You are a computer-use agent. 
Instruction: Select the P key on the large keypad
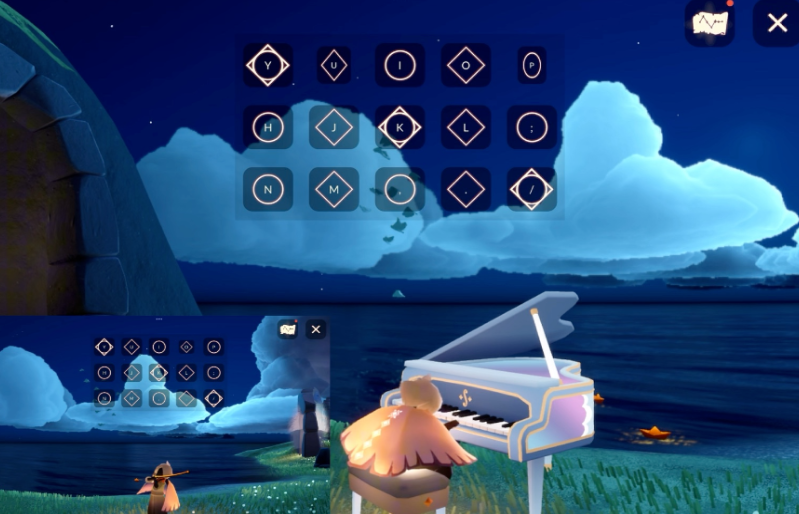coord(532,66)
